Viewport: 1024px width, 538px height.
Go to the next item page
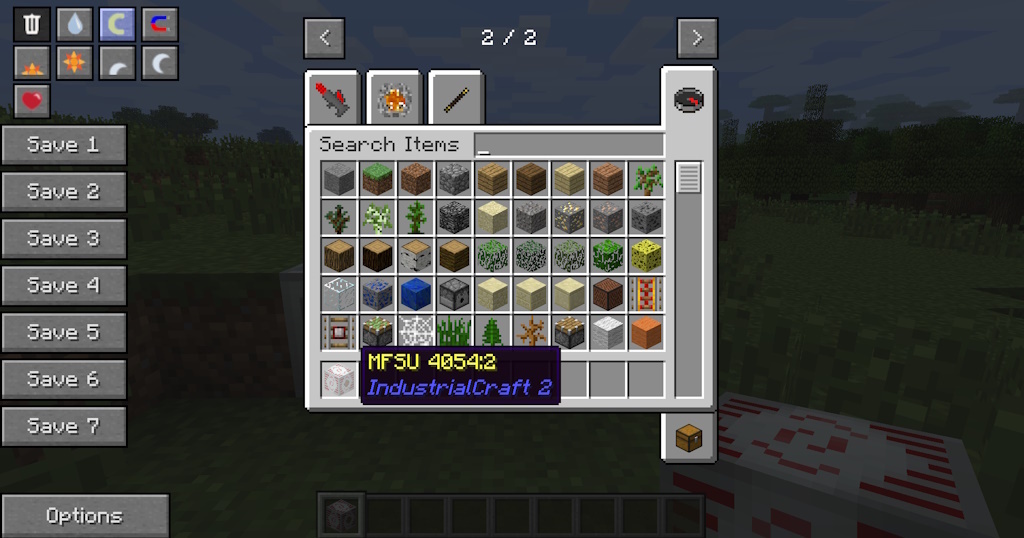point(697,39)
